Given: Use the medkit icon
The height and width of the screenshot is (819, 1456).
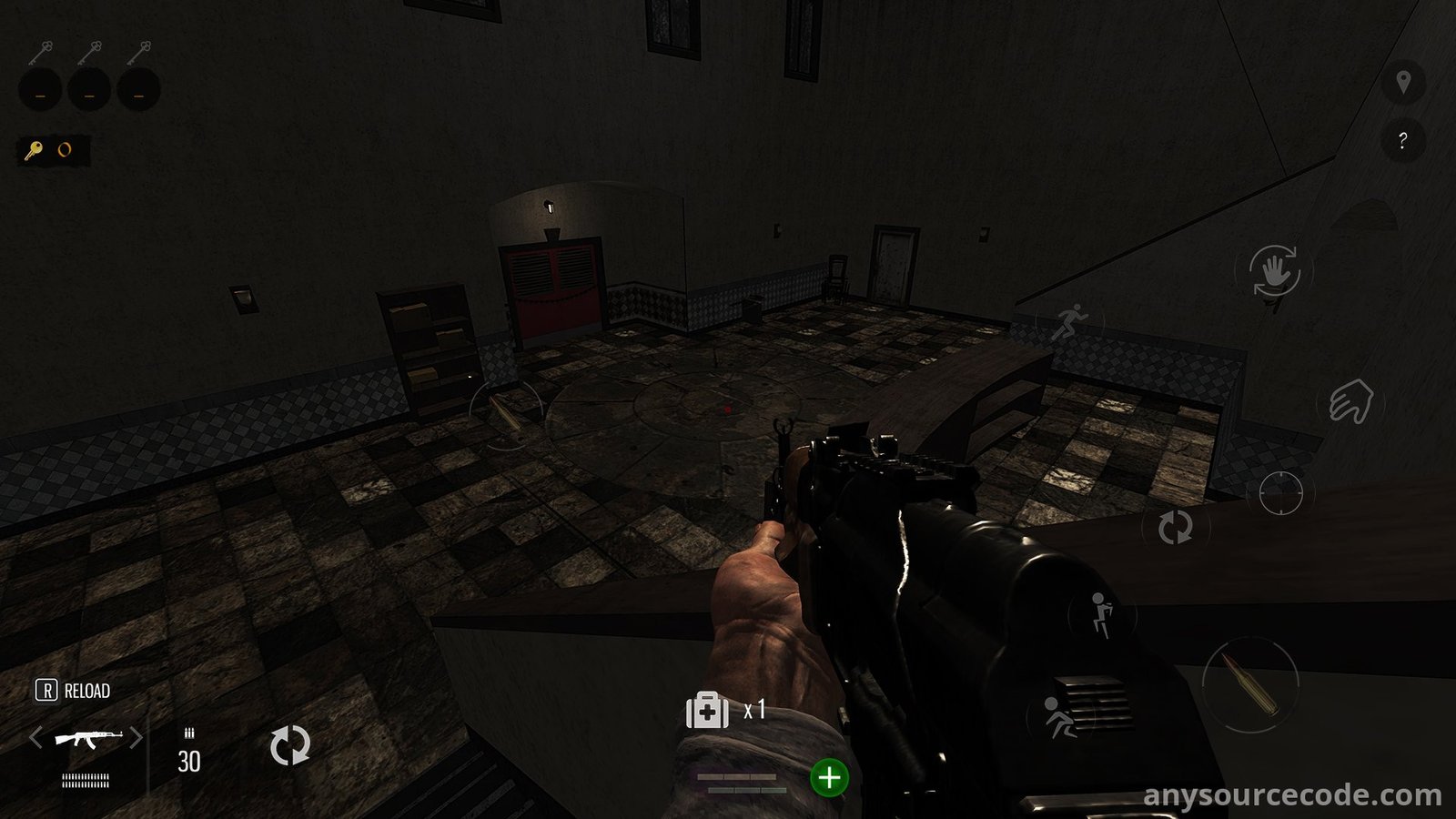Looking at the screenshot, I should [707, 710].
